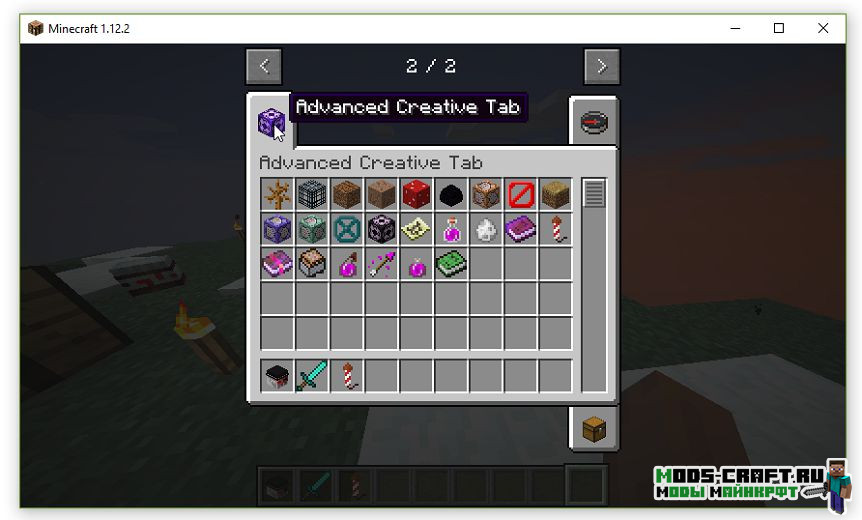Pick the dead bush item
The width and height of the screenshot is (862, 520).
click(x=277, y=195)
